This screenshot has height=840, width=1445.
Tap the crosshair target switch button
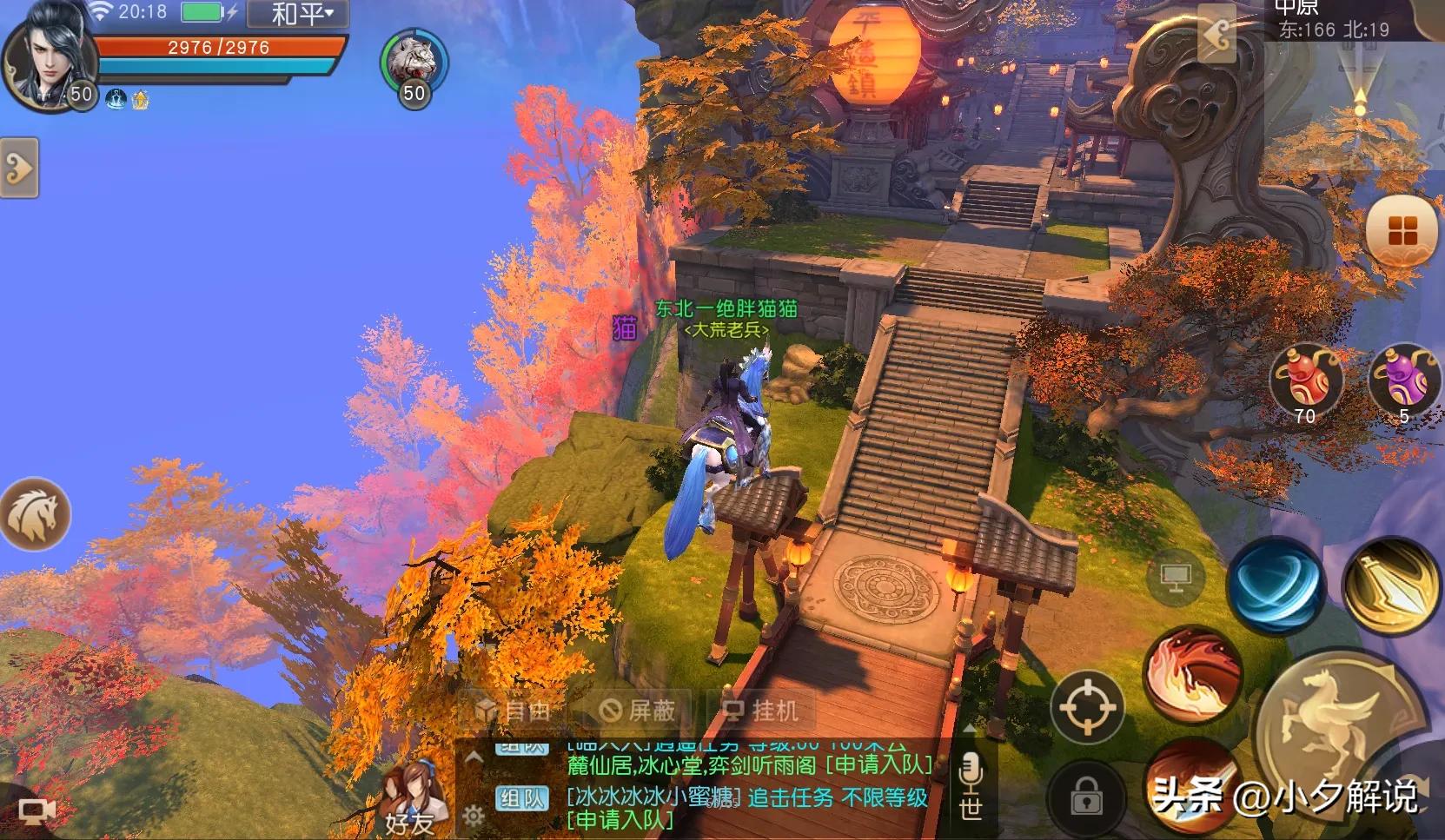[x=1086, y=706]
